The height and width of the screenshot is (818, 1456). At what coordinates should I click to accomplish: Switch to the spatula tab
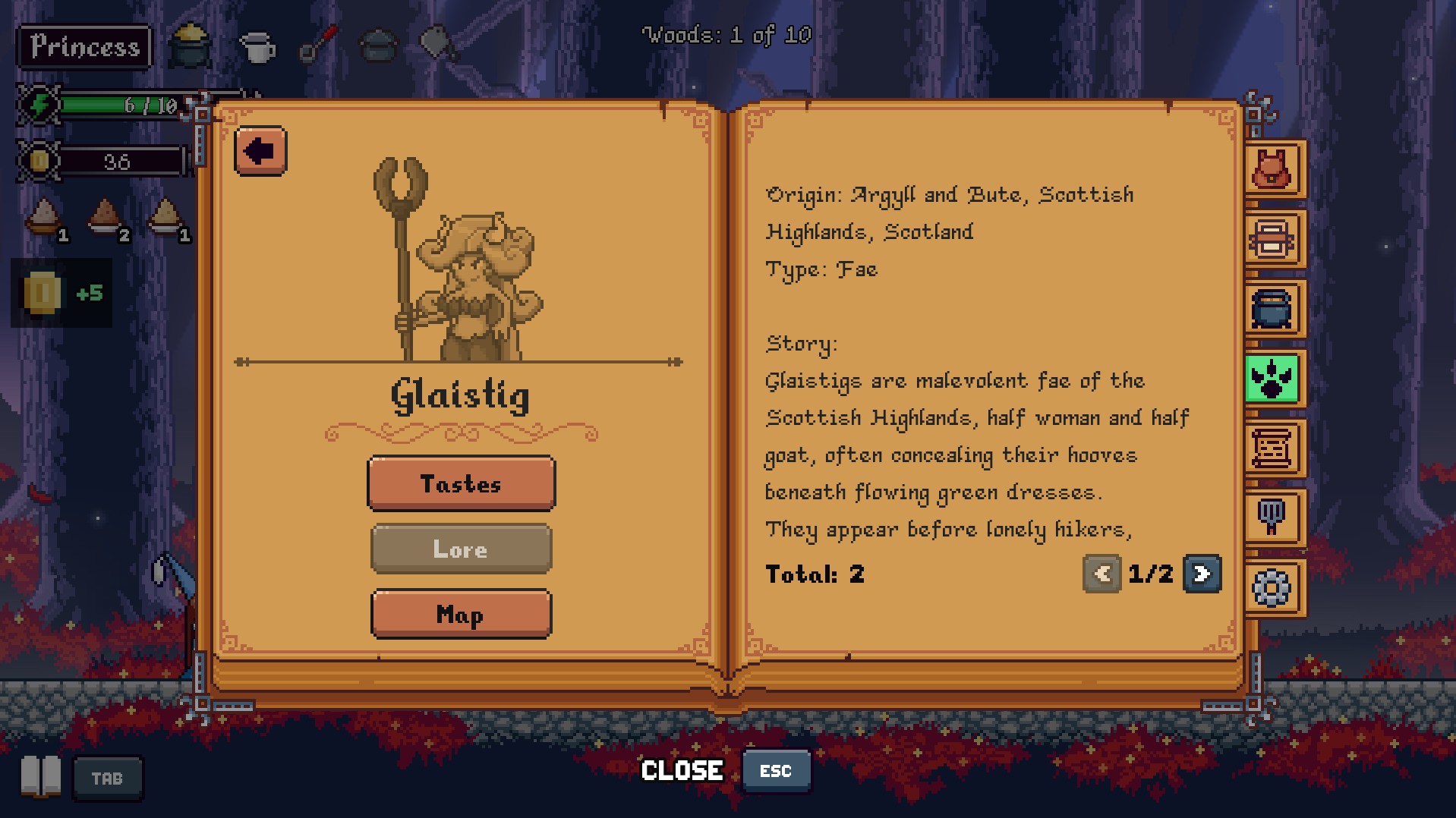click(x=1273, y=518)
